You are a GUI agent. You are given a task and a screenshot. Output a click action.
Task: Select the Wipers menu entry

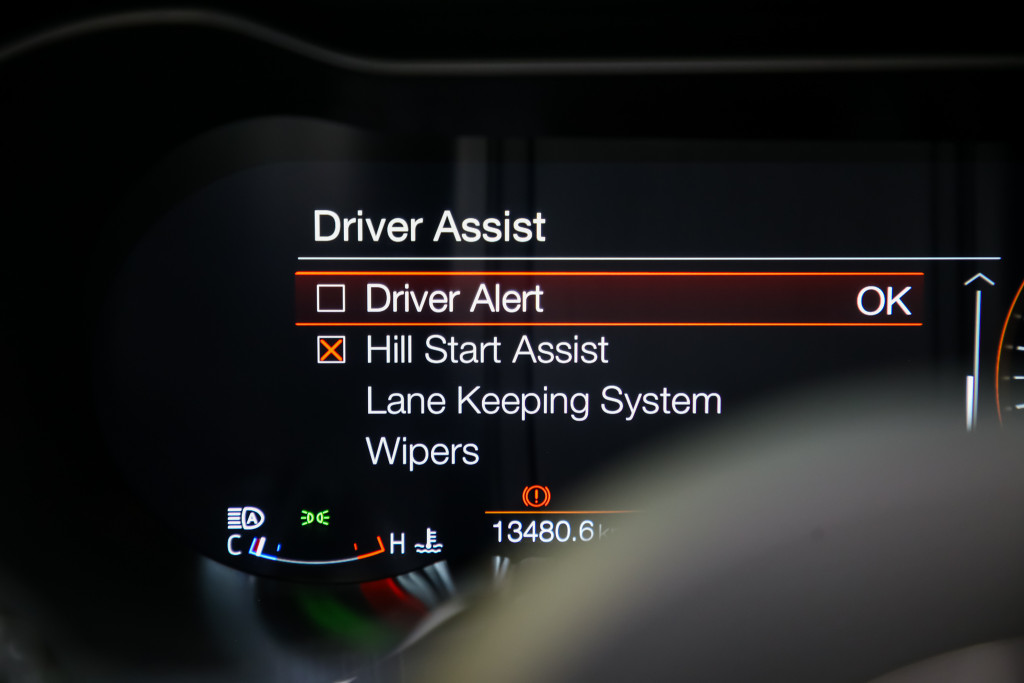422,452
